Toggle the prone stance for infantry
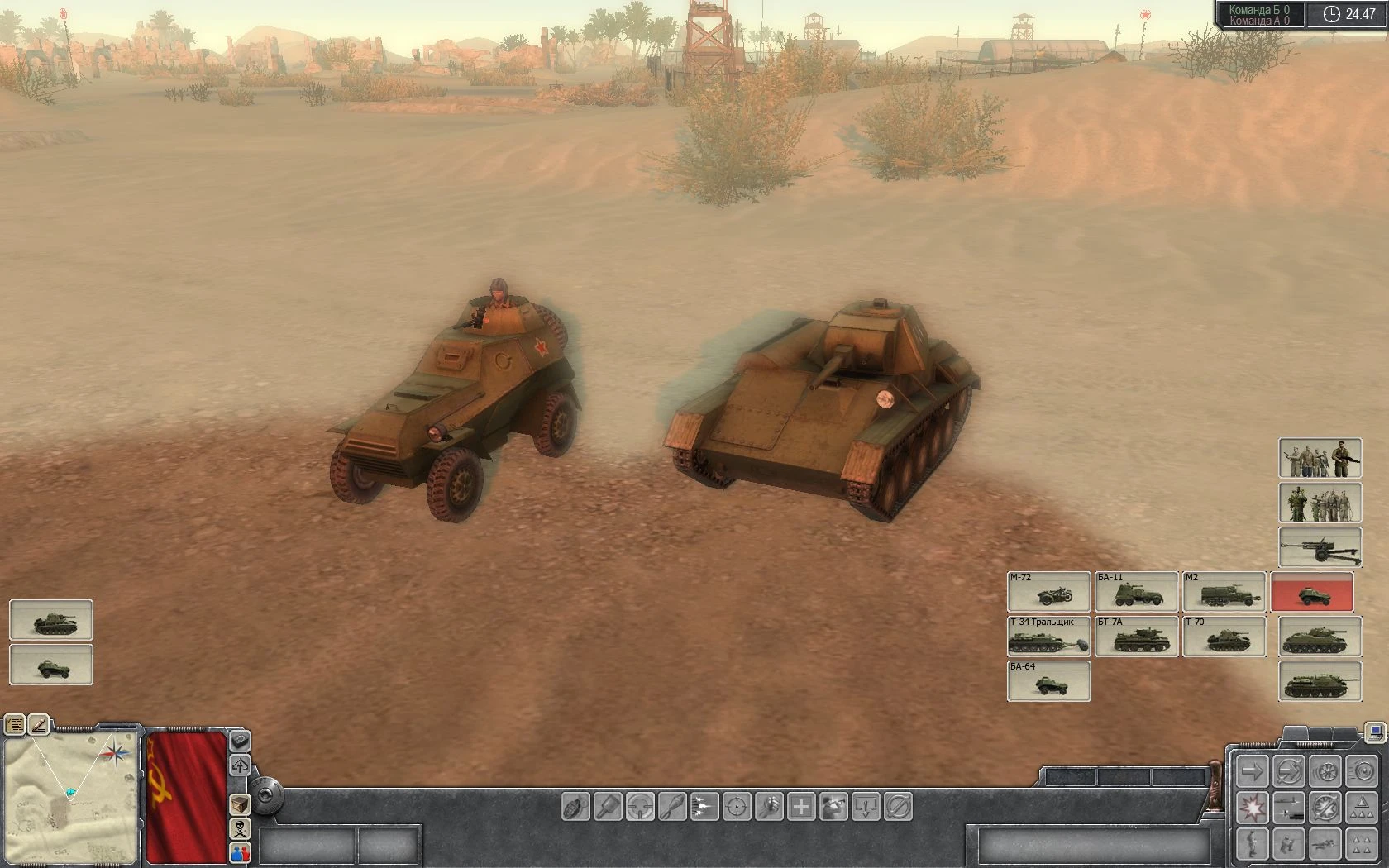The image size is (1389, 868). (1323, 844)
